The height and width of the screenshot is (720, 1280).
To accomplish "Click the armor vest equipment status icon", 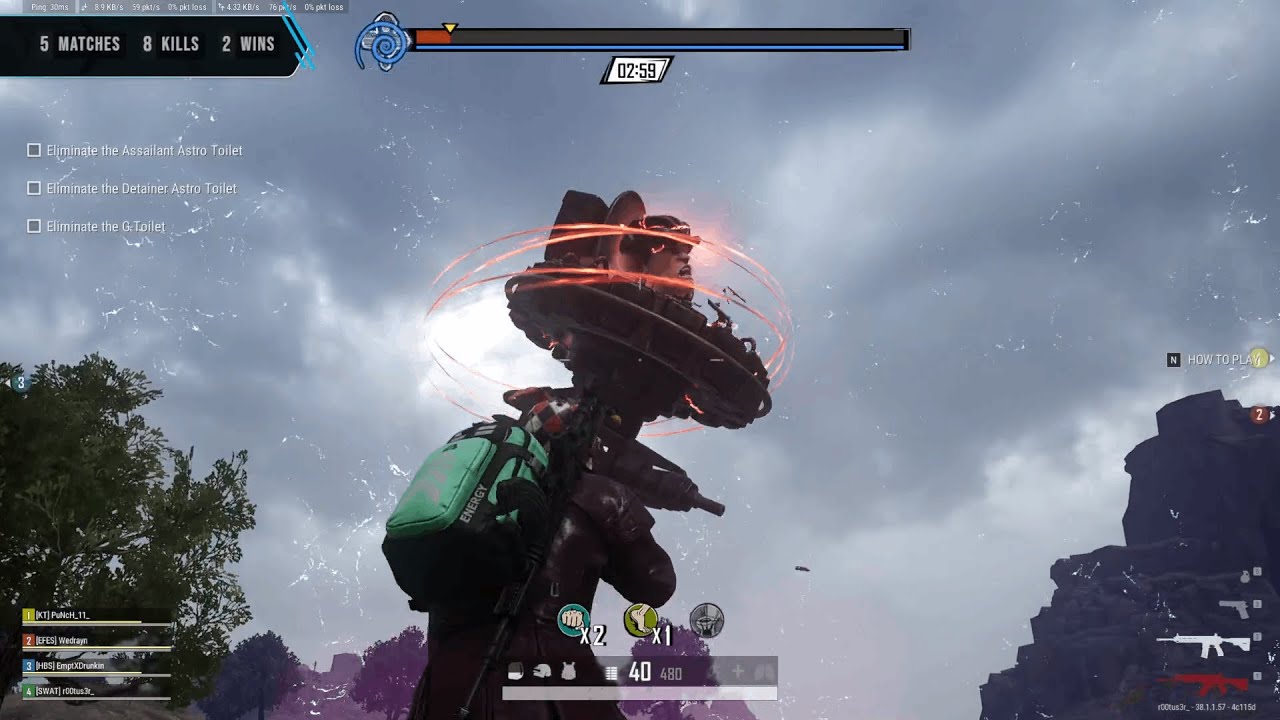I will coord(568,672).
